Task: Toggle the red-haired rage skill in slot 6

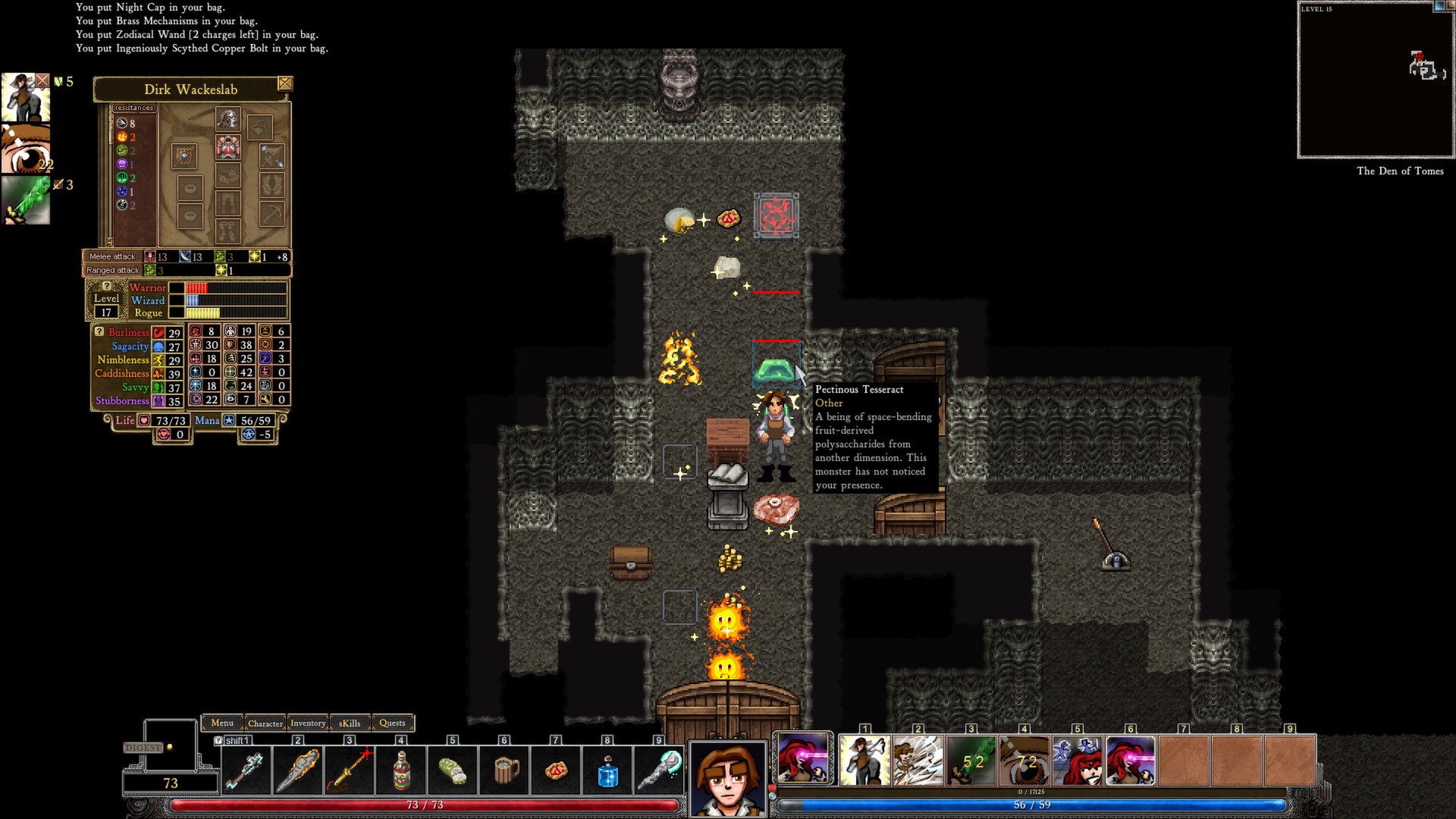Action: tap(1132, 758)
